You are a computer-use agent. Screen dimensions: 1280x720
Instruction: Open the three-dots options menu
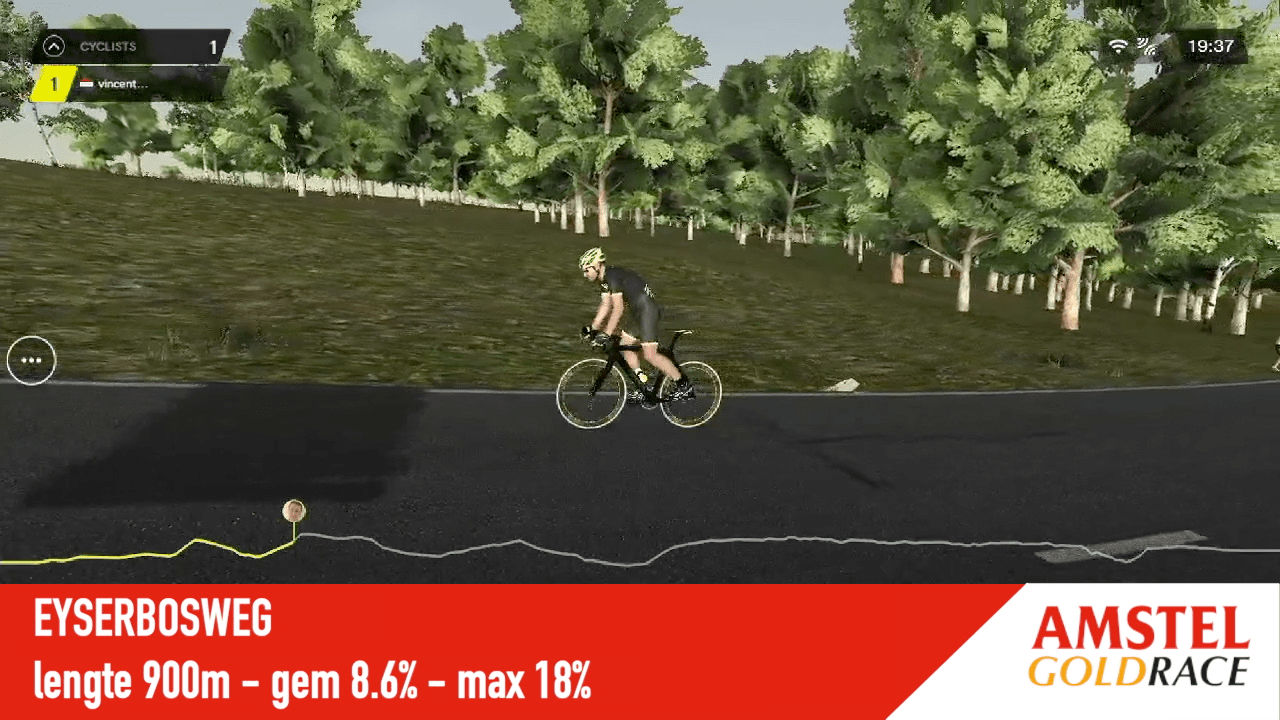(31, 360)
